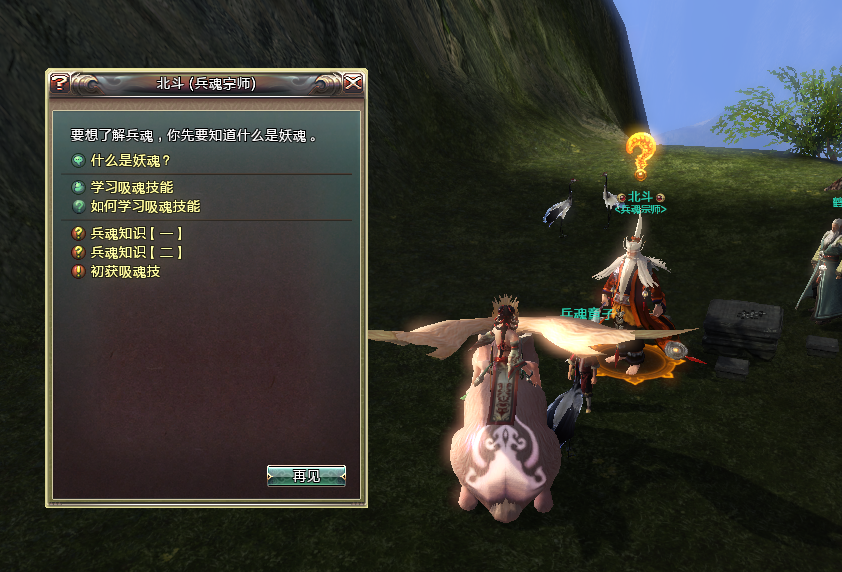Screen dimensions: 842x572
Task: Choose 学习吸魂技能 option
Action: (x=131, y=187)
